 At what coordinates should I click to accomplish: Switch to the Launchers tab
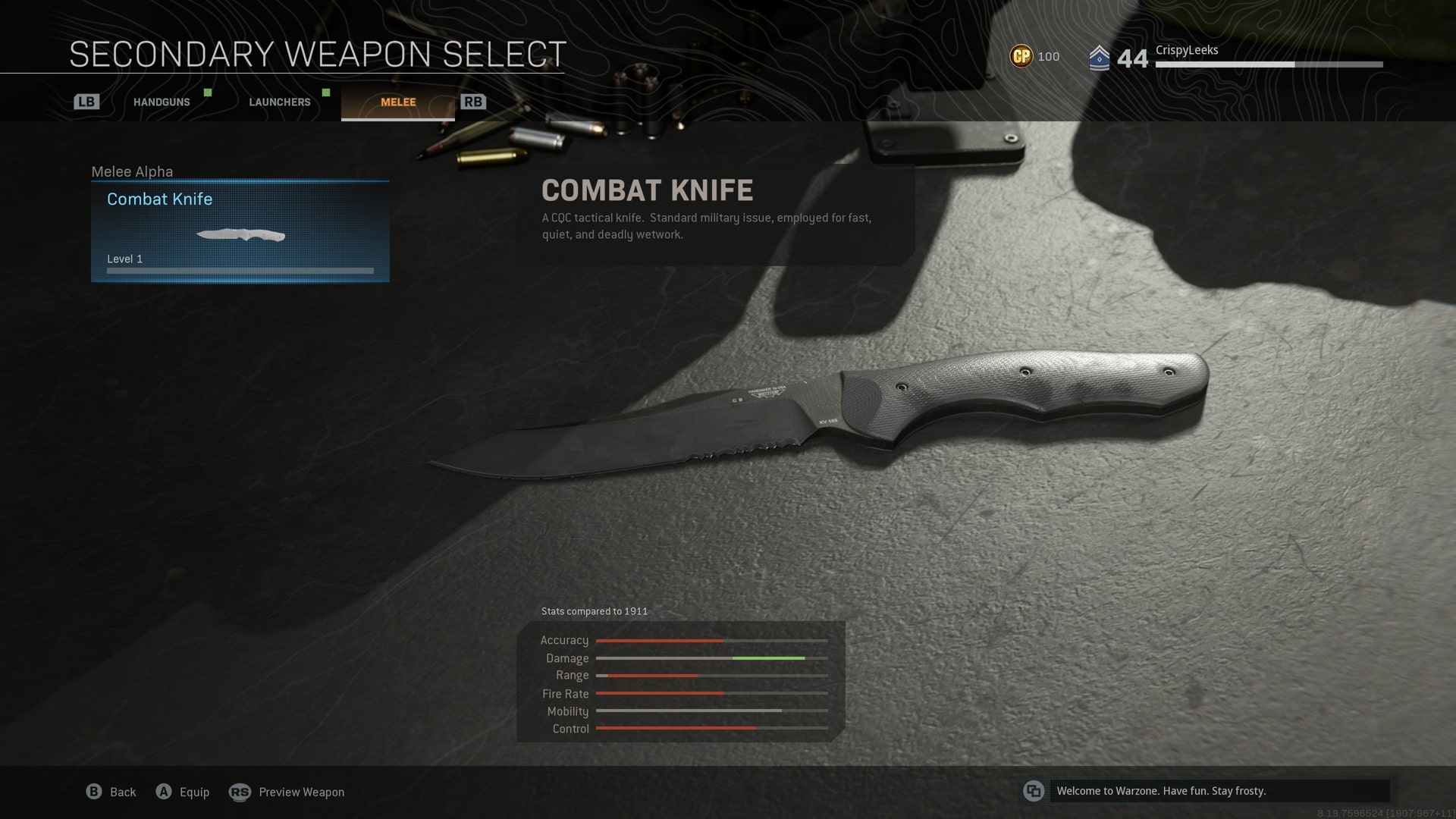[x=280, y=102]
